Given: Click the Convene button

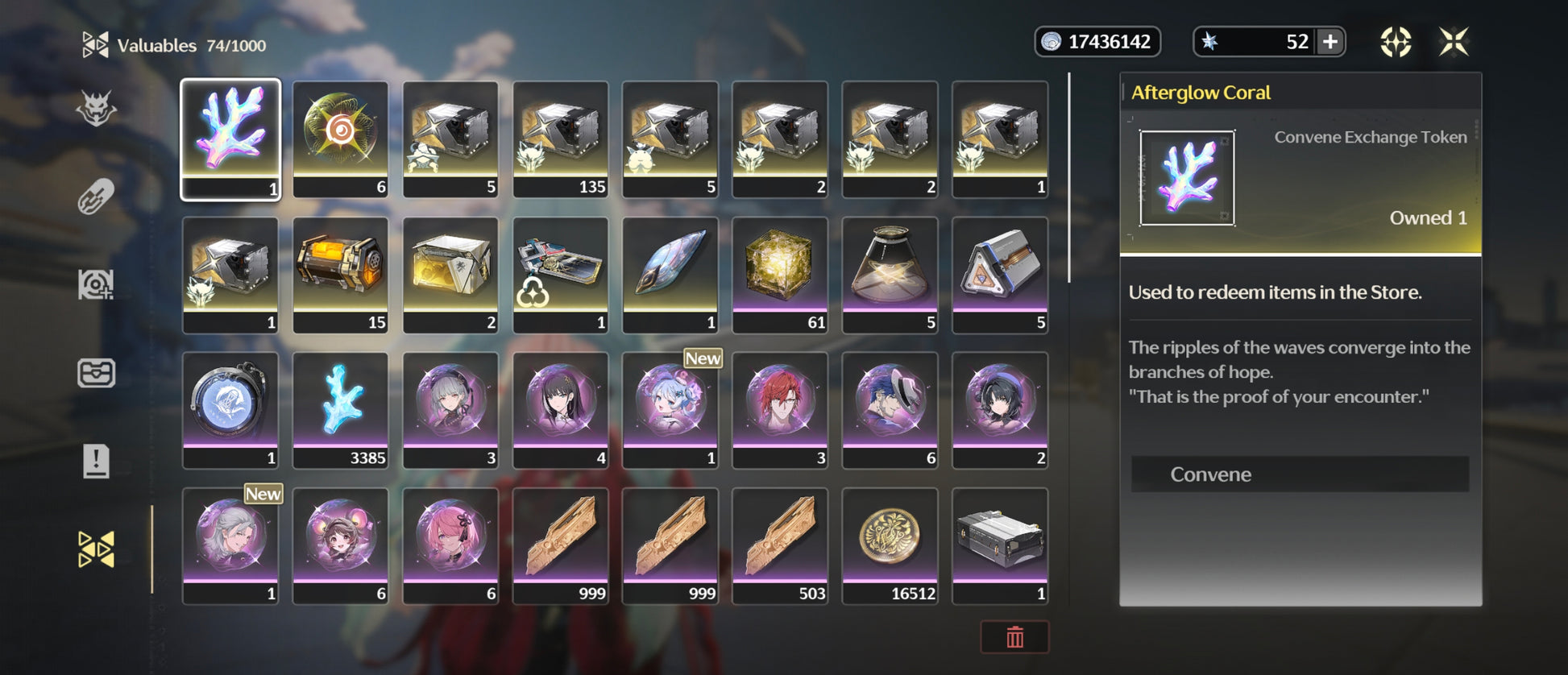Looking at the screenshot, I should (x=1299, y=474).
